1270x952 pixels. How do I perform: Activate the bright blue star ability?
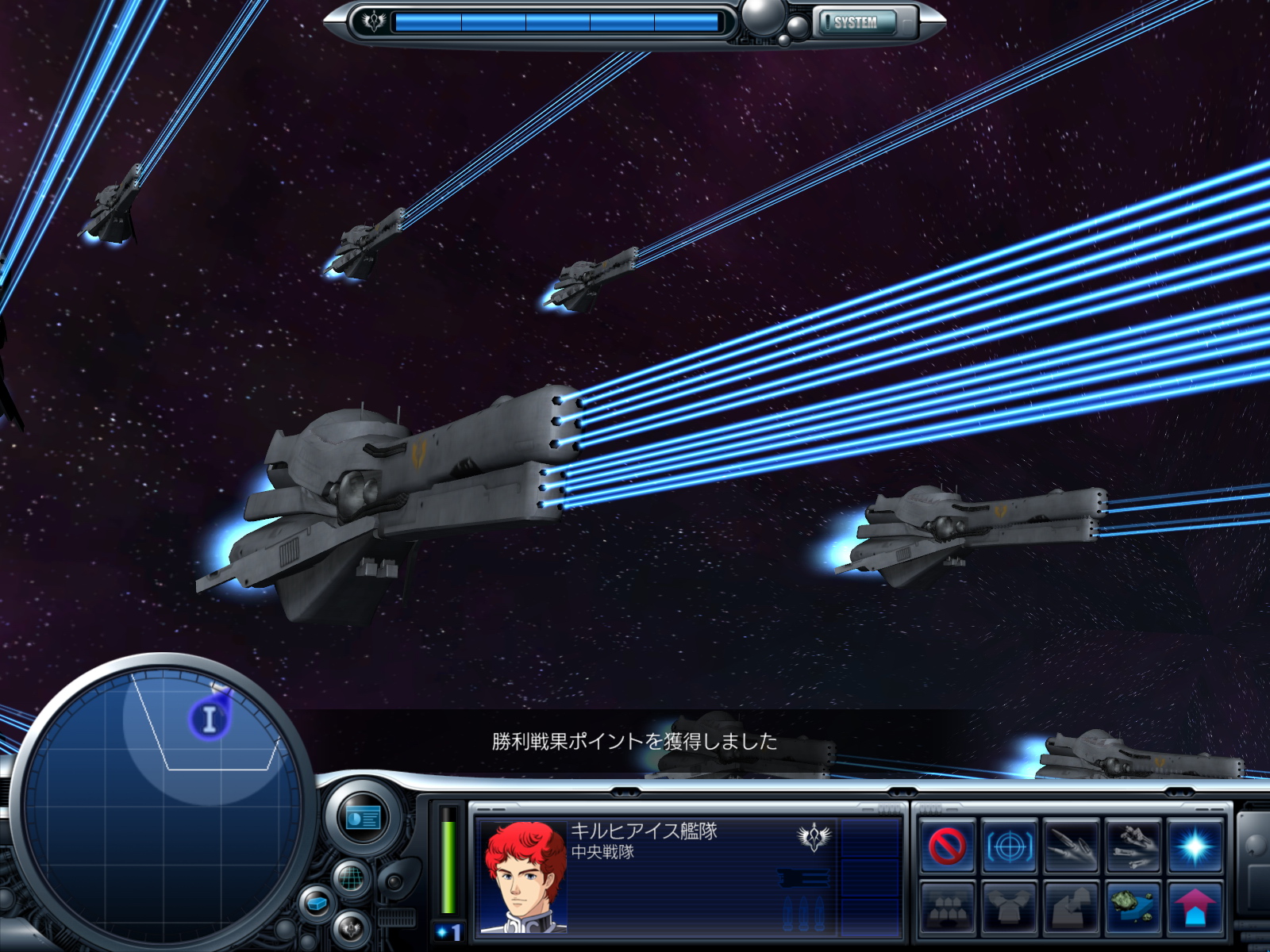coord(1195,846)
